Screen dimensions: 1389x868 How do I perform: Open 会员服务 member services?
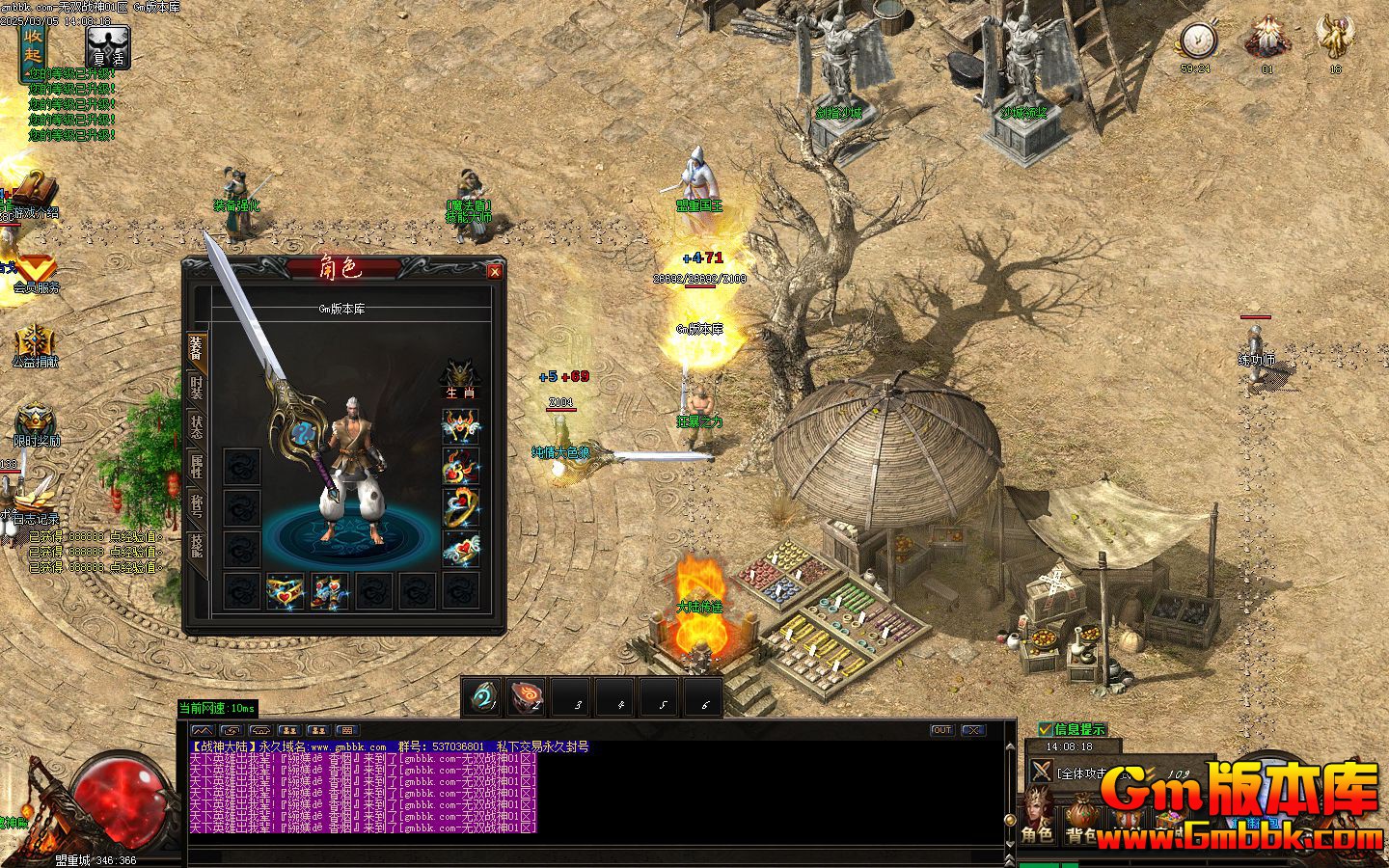(x=35, y=274)
